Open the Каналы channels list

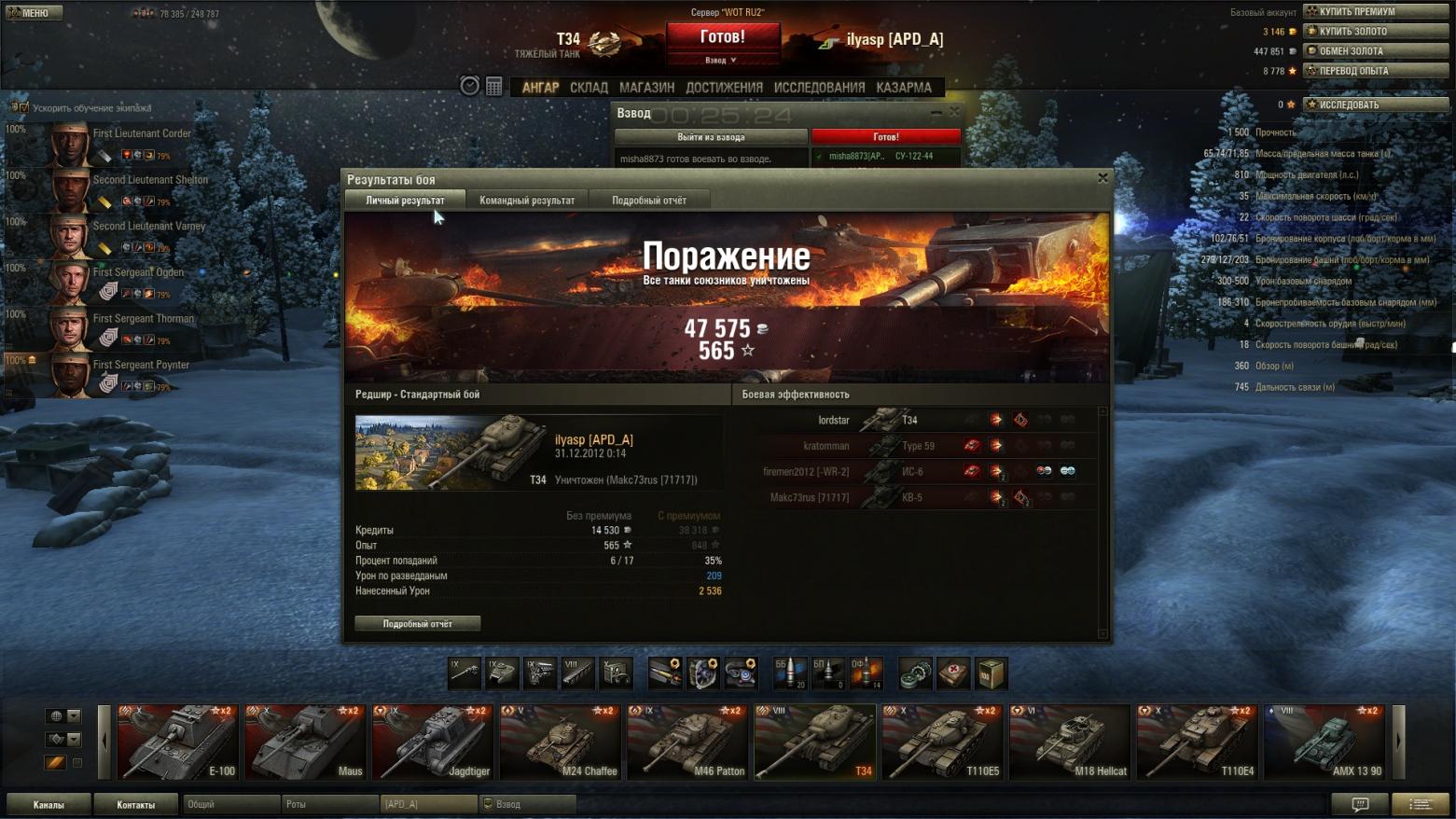tap(49, 804)
